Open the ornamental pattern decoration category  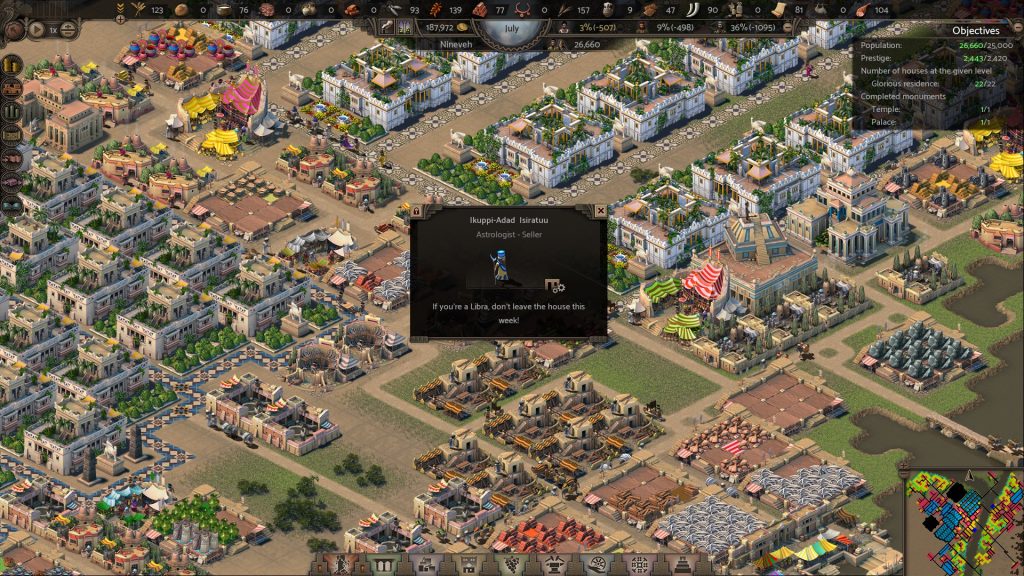[639, 565]
